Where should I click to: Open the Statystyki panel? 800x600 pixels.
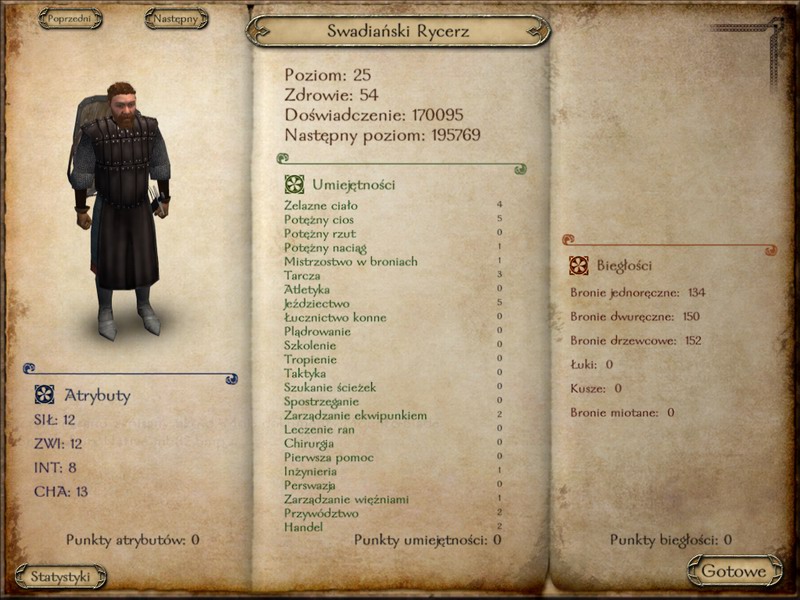click(61, 576)
